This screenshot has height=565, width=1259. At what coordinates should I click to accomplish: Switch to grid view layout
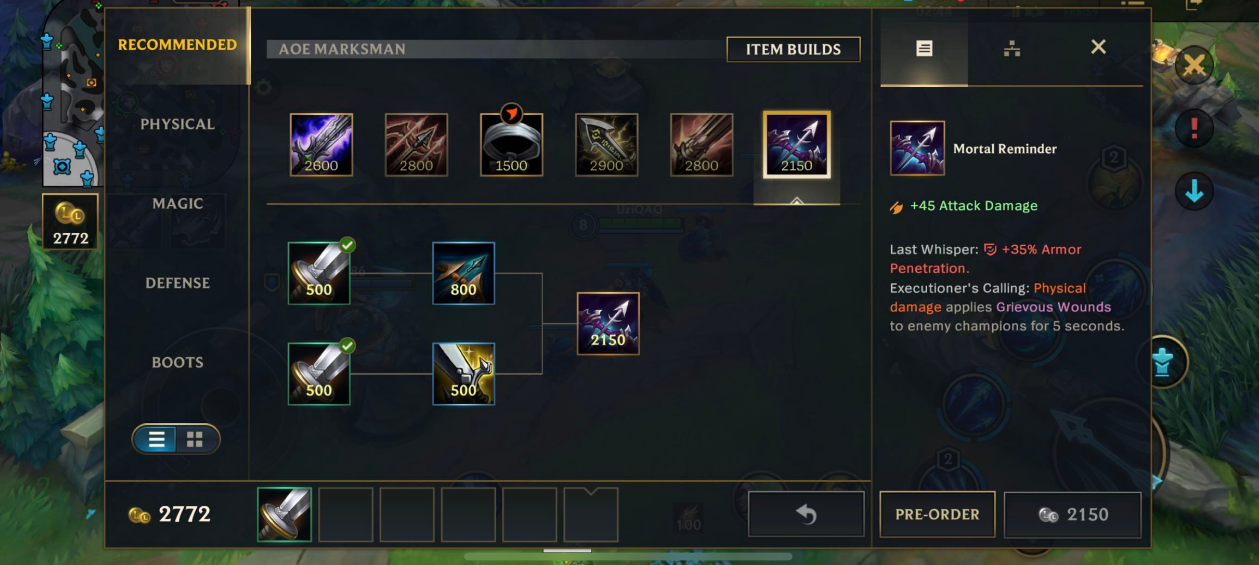195,439
